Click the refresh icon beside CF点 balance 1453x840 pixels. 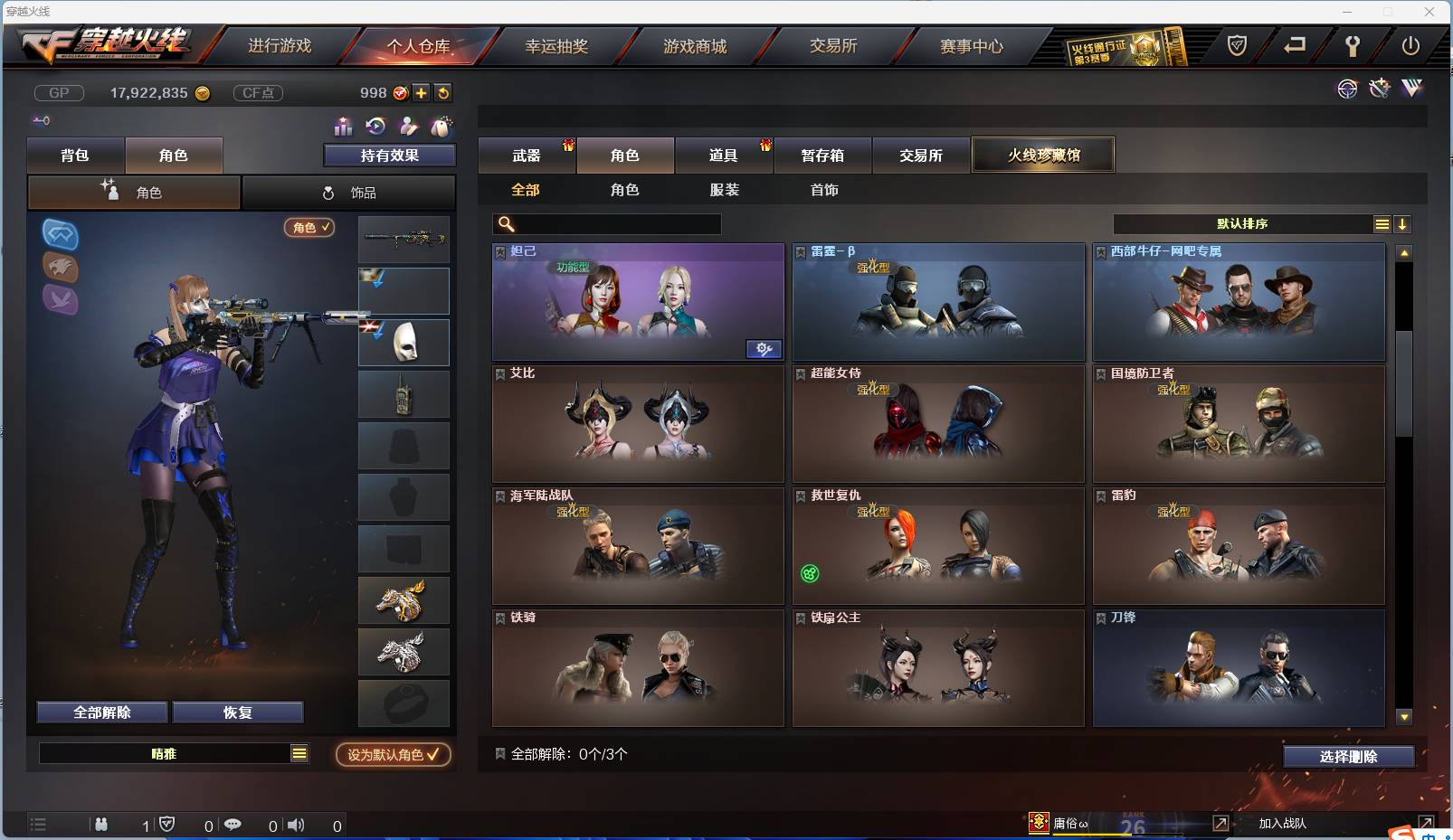click(x=443, y=92)
